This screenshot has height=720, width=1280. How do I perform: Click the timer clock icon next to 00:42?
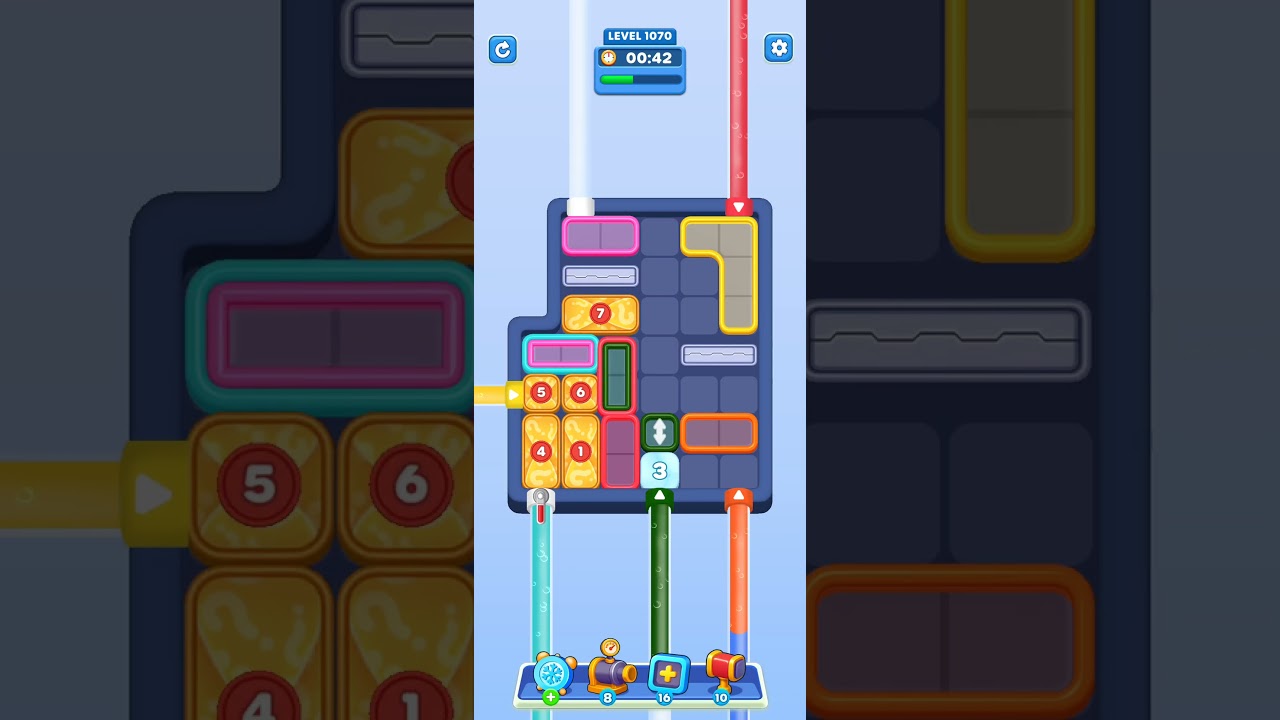pos(608,58)
